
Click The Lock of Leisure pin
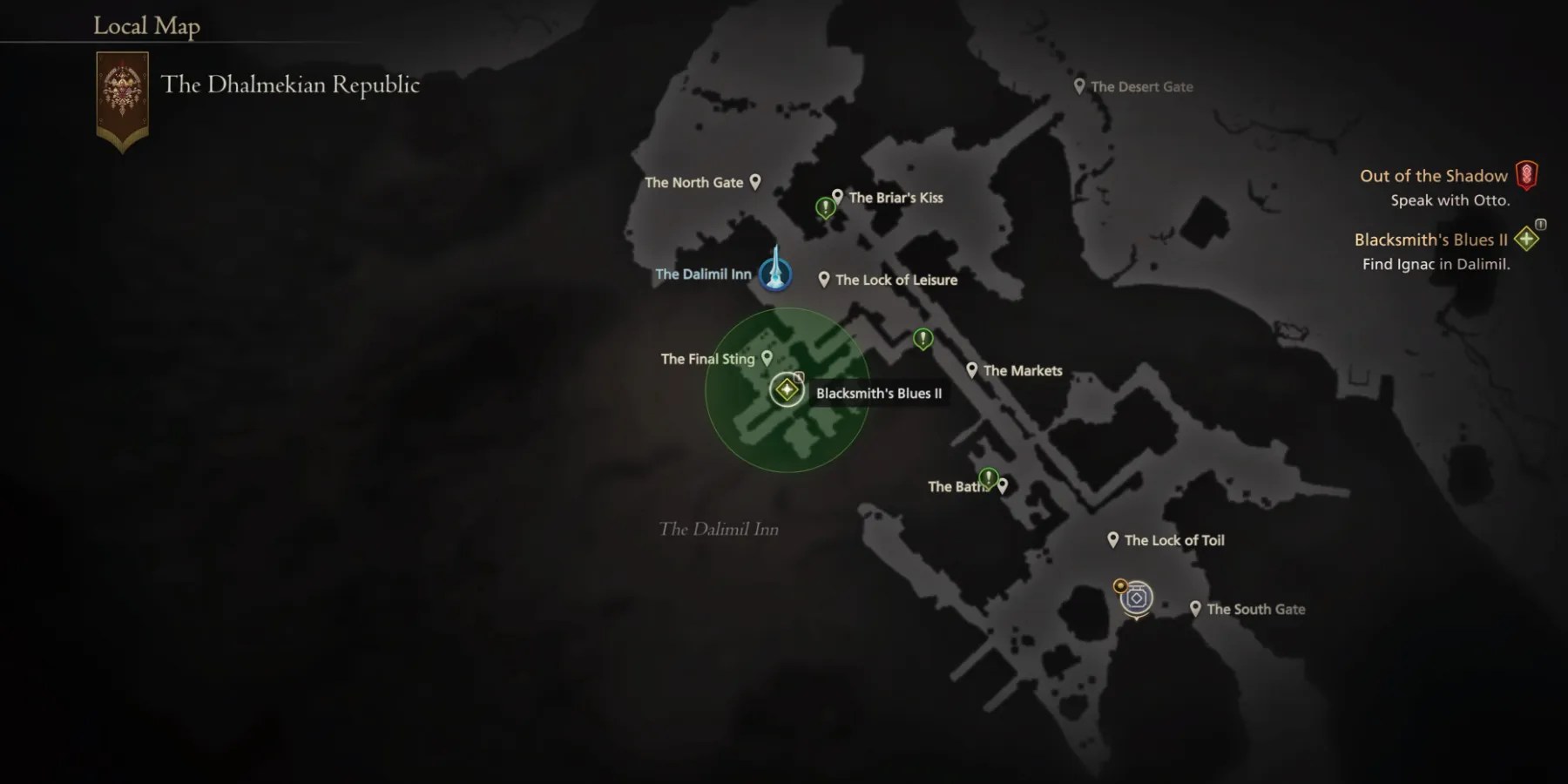tap(824, 278)
